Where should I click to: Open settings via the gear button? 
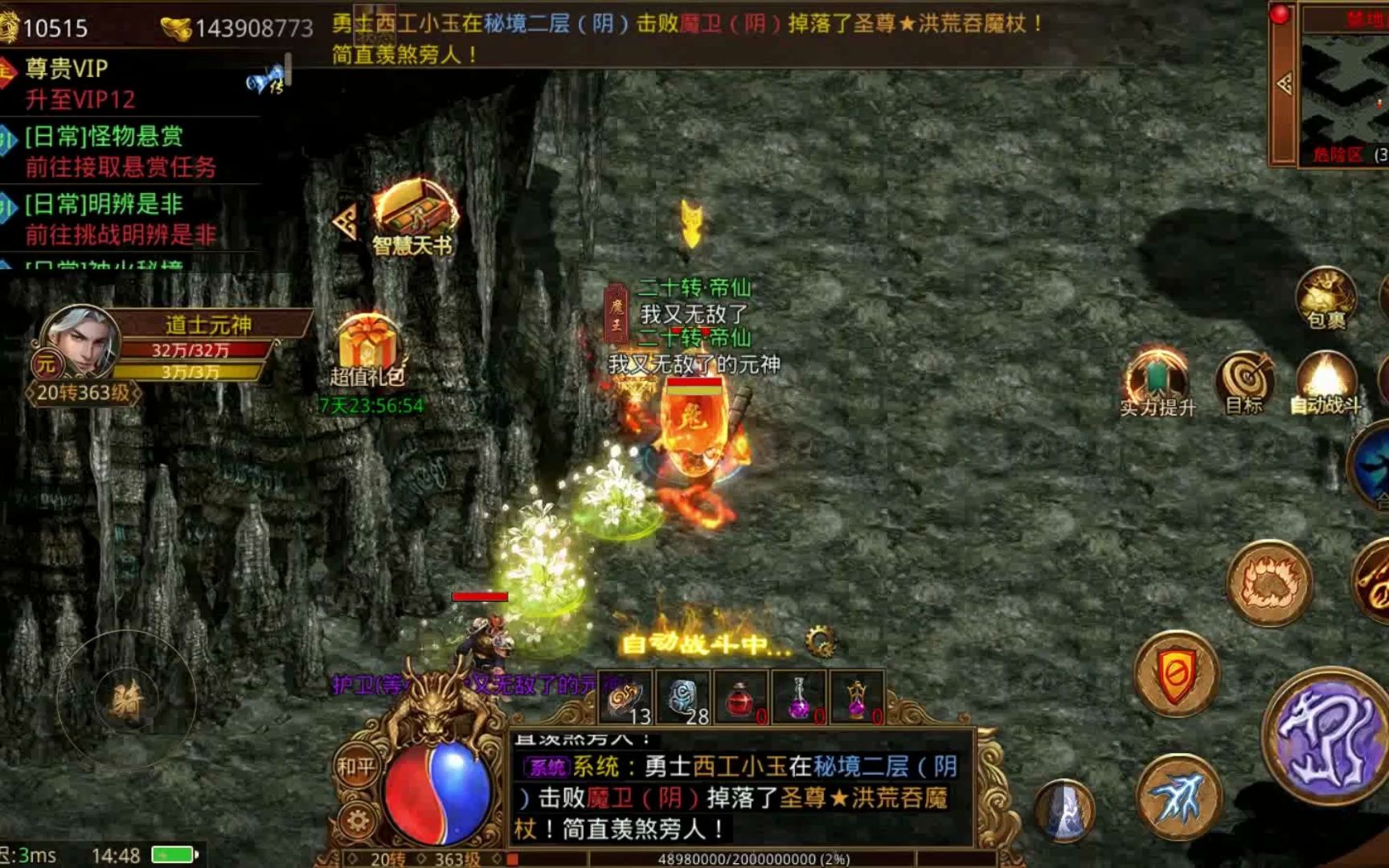point(357,821)
